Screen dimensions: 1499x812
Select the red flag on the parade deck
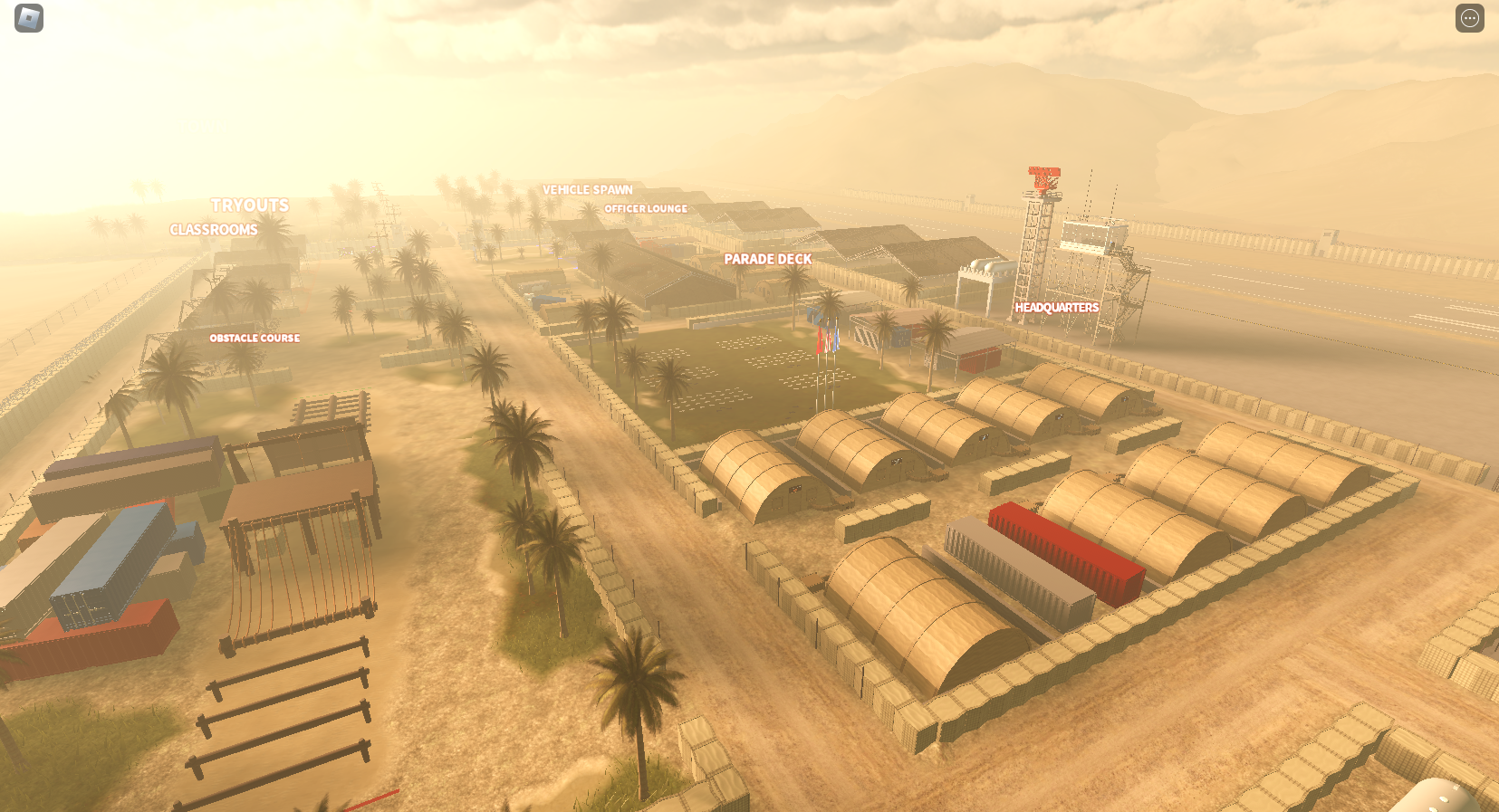tap(818, 339)
